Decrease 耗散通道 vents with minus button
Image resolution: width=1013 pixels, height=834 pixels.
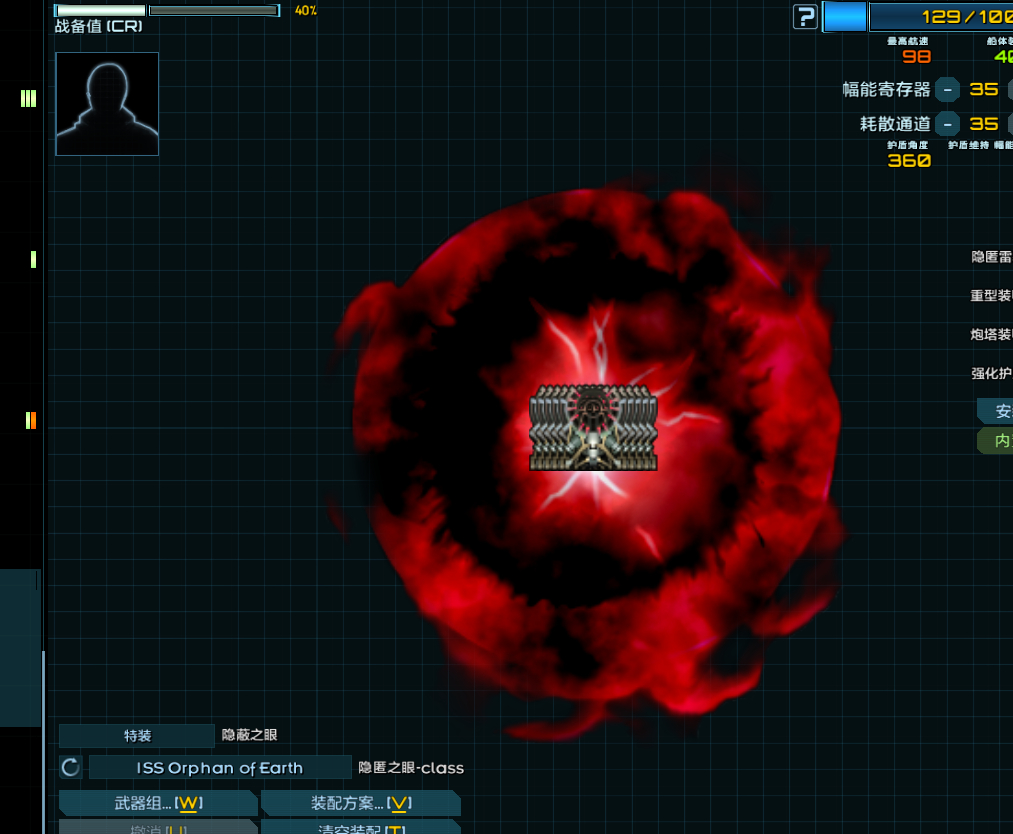(947, 124)
